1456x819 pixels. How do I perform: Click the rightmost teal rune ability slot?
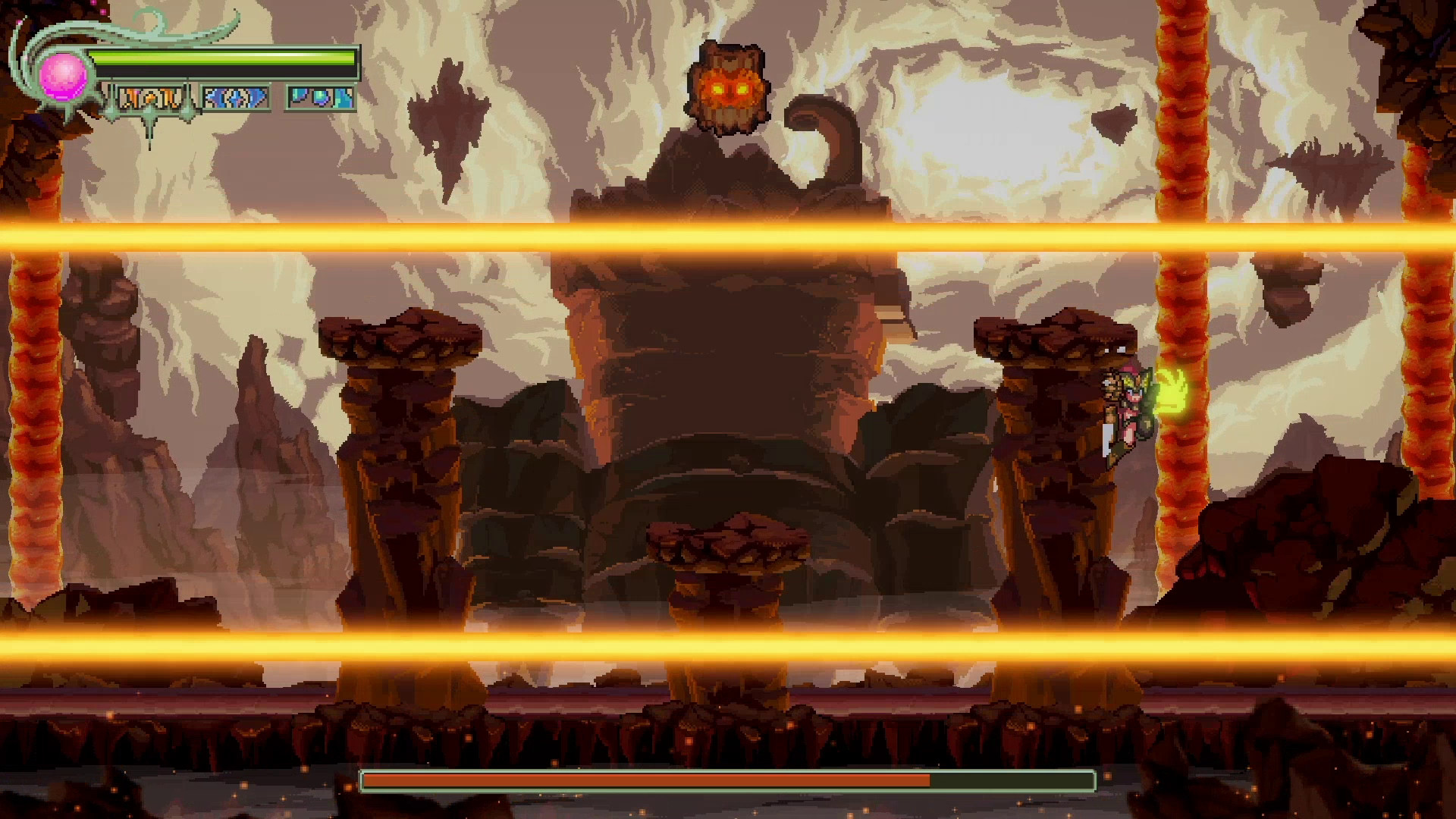coord(320,97)
